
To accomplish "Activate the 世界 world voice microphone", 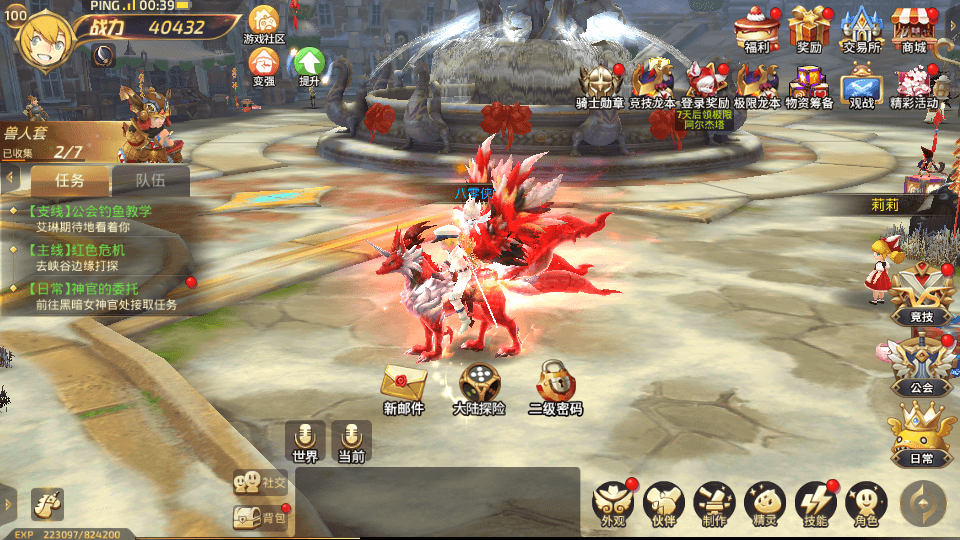I will pyautogui.click(x=305, y=441).
